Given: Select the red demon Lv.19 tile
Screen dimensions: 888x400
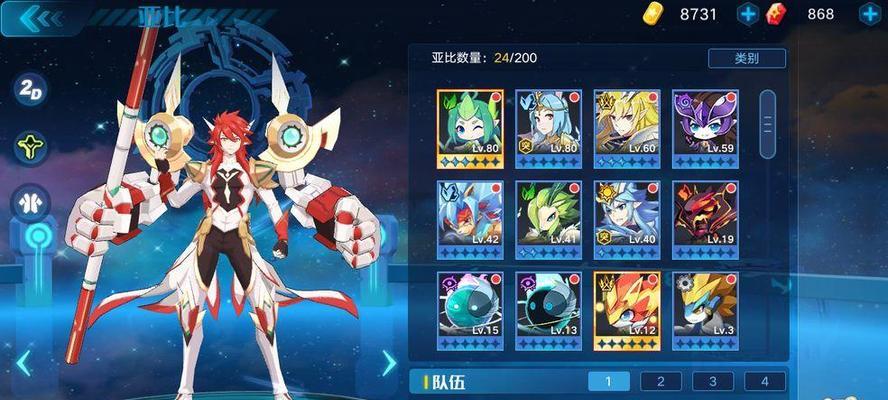Looking at the screenshot, I should [705, 219].
